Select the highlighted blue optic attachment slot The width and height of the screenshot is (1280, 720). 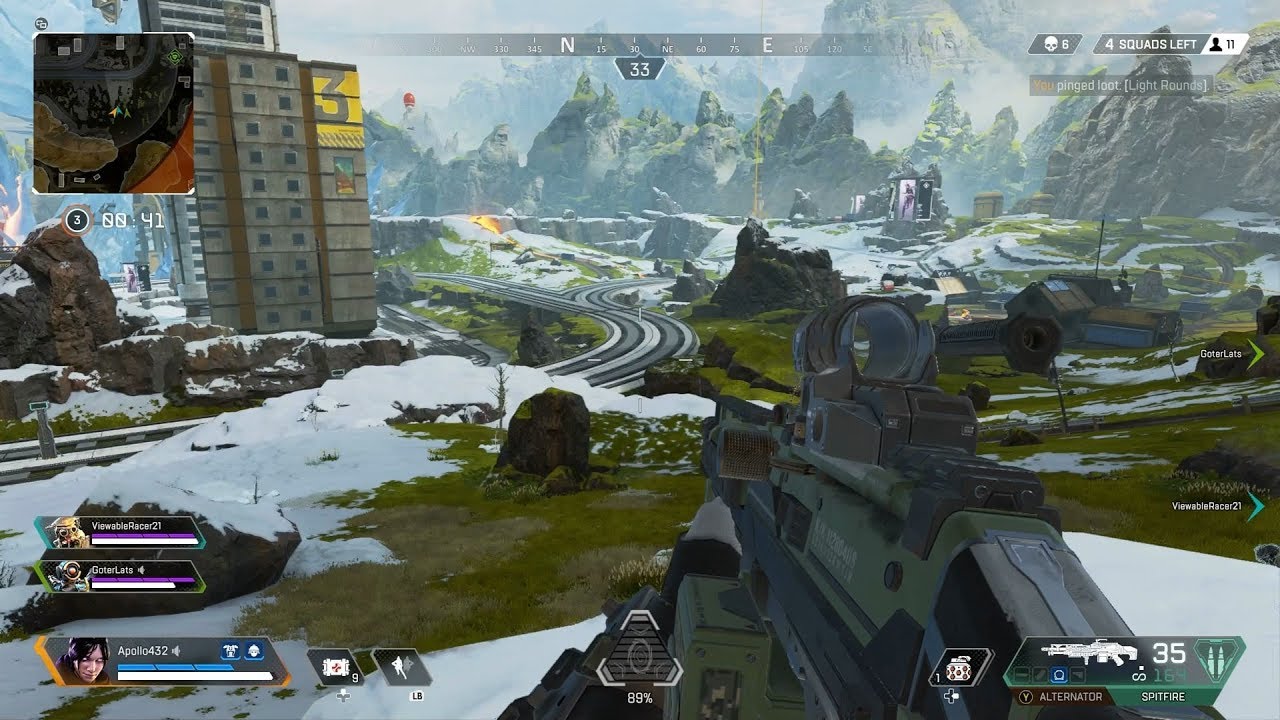pos(1059,675)
